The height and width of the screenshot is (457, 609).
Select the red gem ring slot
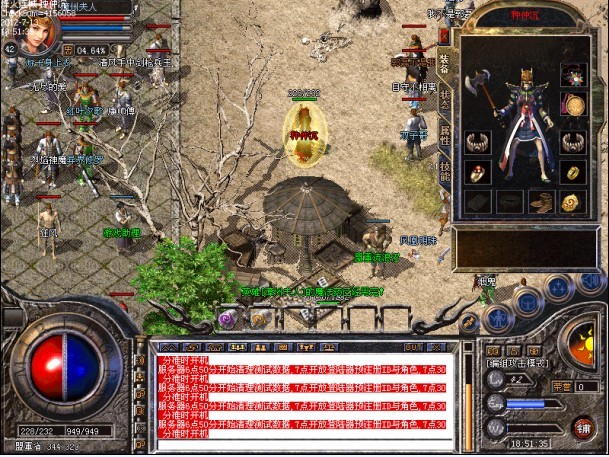pos(477,172)
